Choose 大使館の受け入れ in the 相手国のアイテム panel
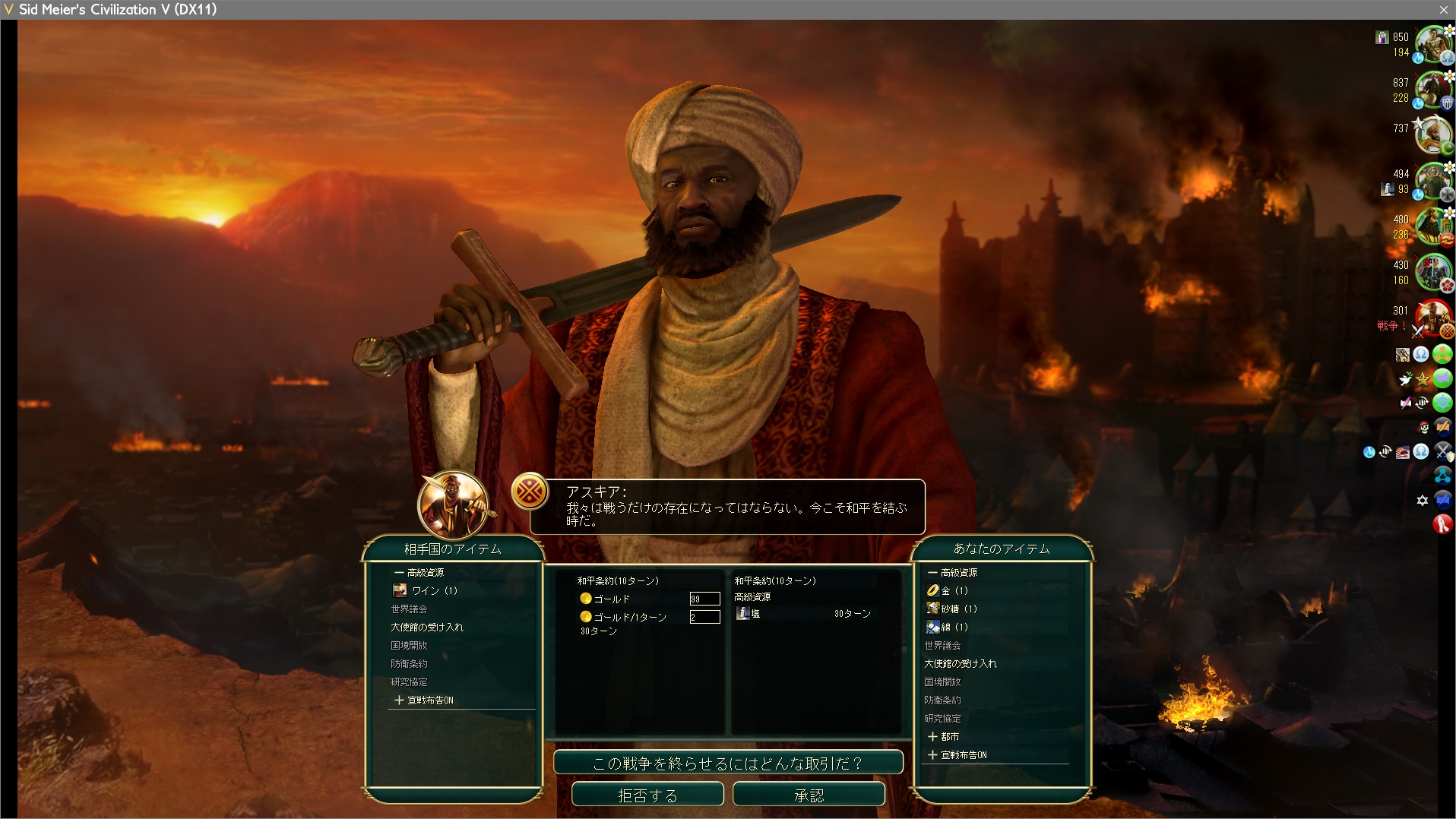 pyautogui.click(x=427, y=627)
